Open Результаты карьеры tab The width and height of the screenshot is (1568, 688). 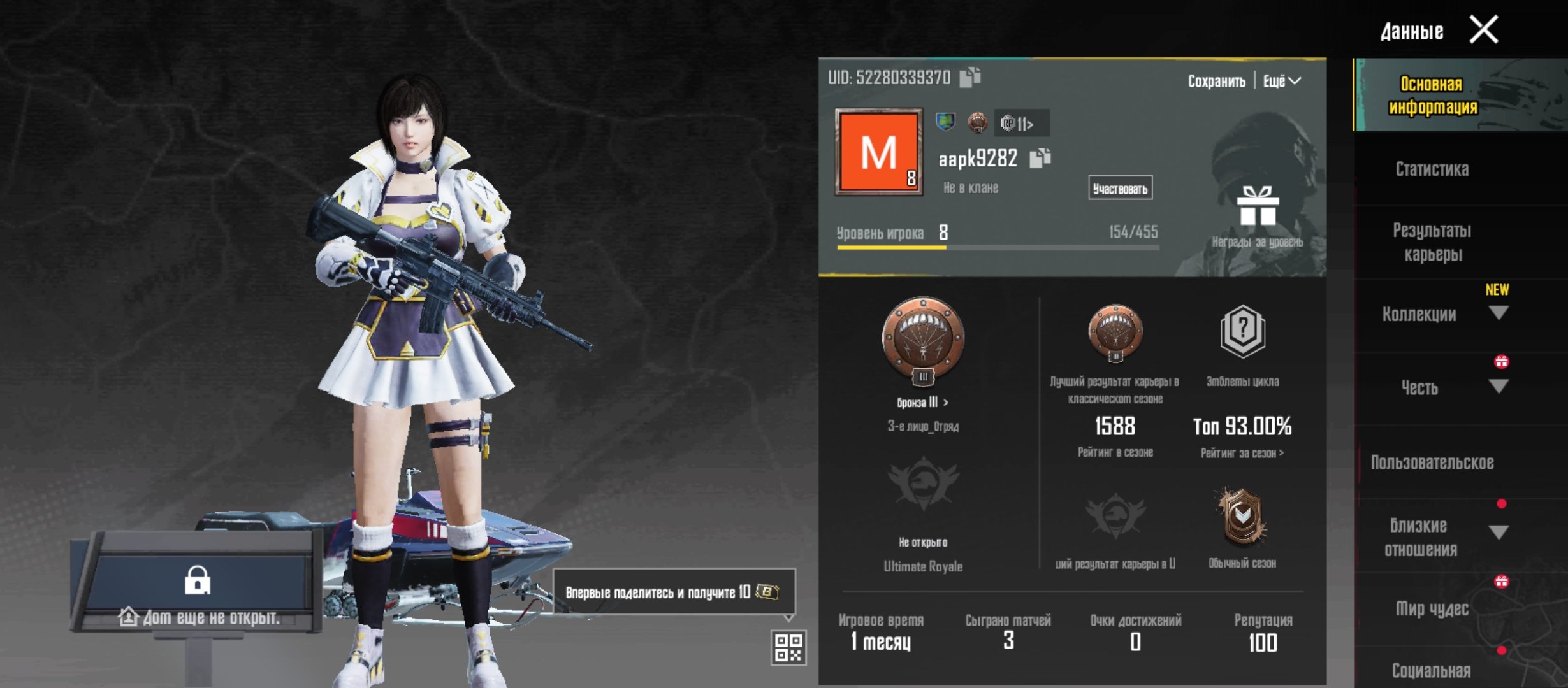coord(1432,242)
